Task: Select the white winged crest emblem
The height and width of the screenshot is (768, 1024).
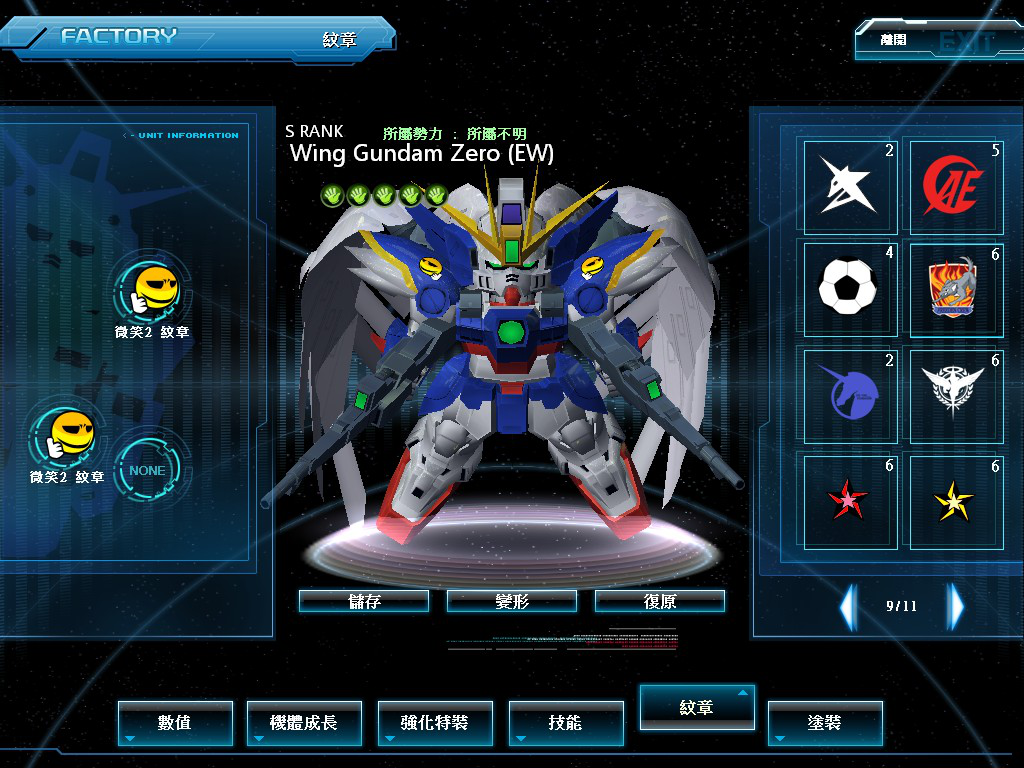Action: tap(955, 394)
